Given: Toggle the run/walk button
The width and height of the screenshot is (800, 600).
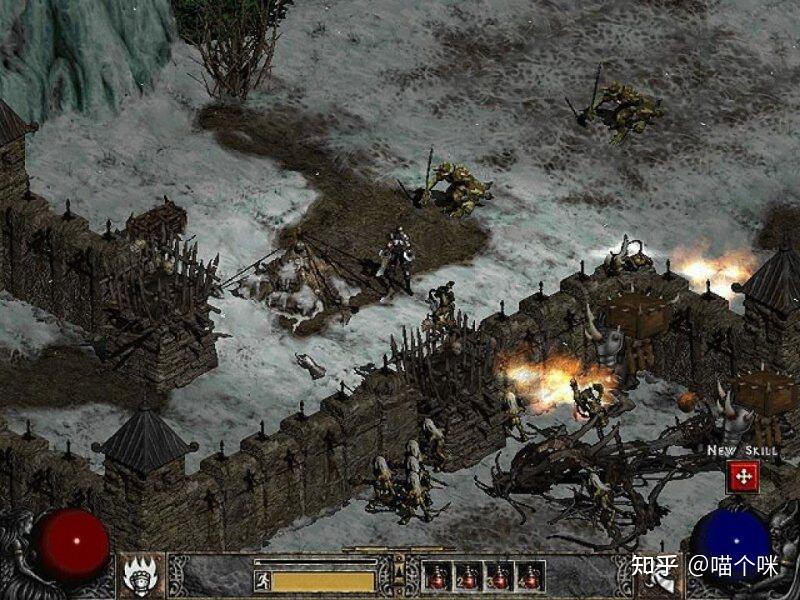Looking at the screenshot, I should tap(263, 580).
